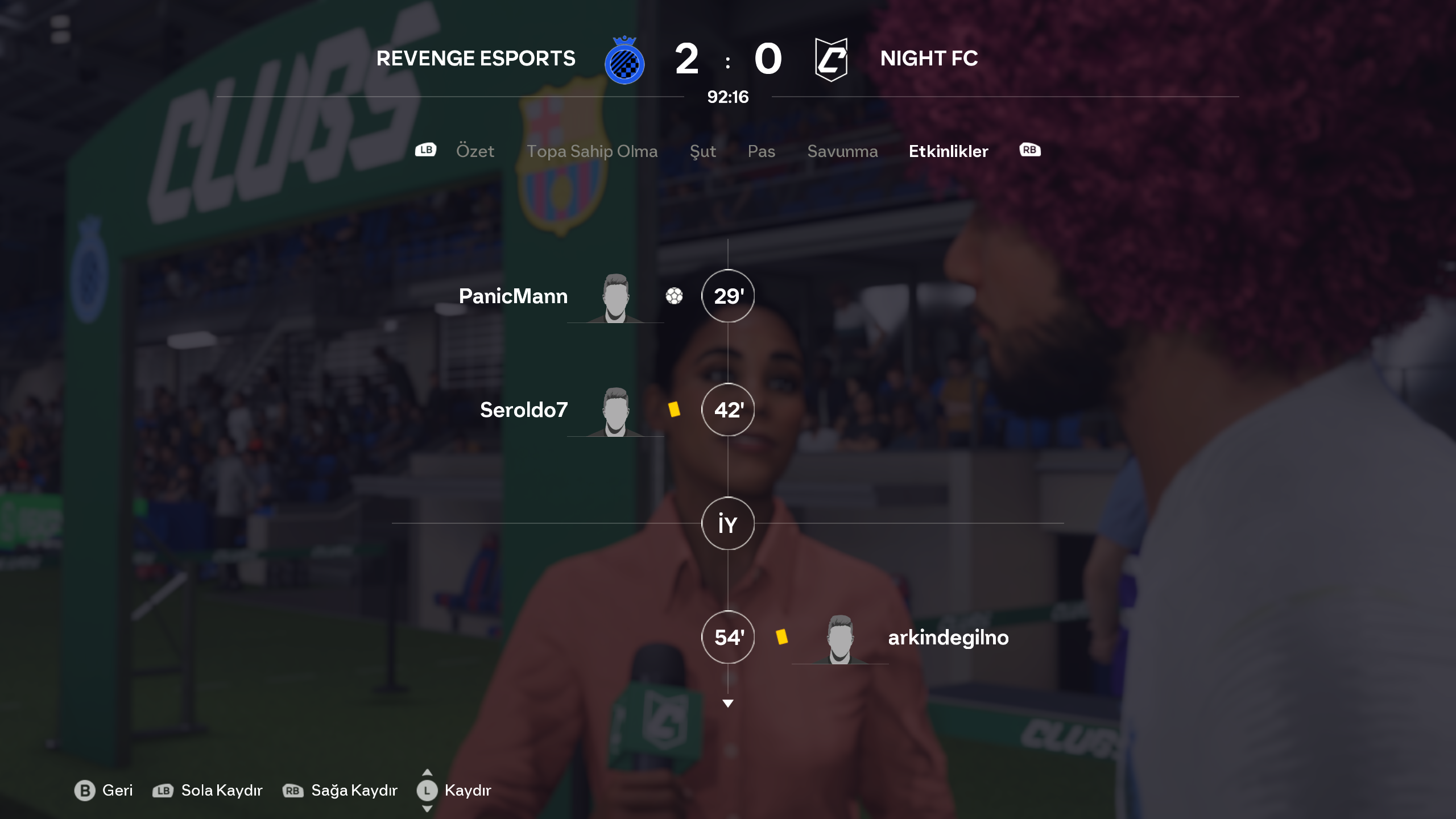This screenshot has height=819, width=1456.
Task: Click the 29' timeline marker
Action: (x=728, y=296)
